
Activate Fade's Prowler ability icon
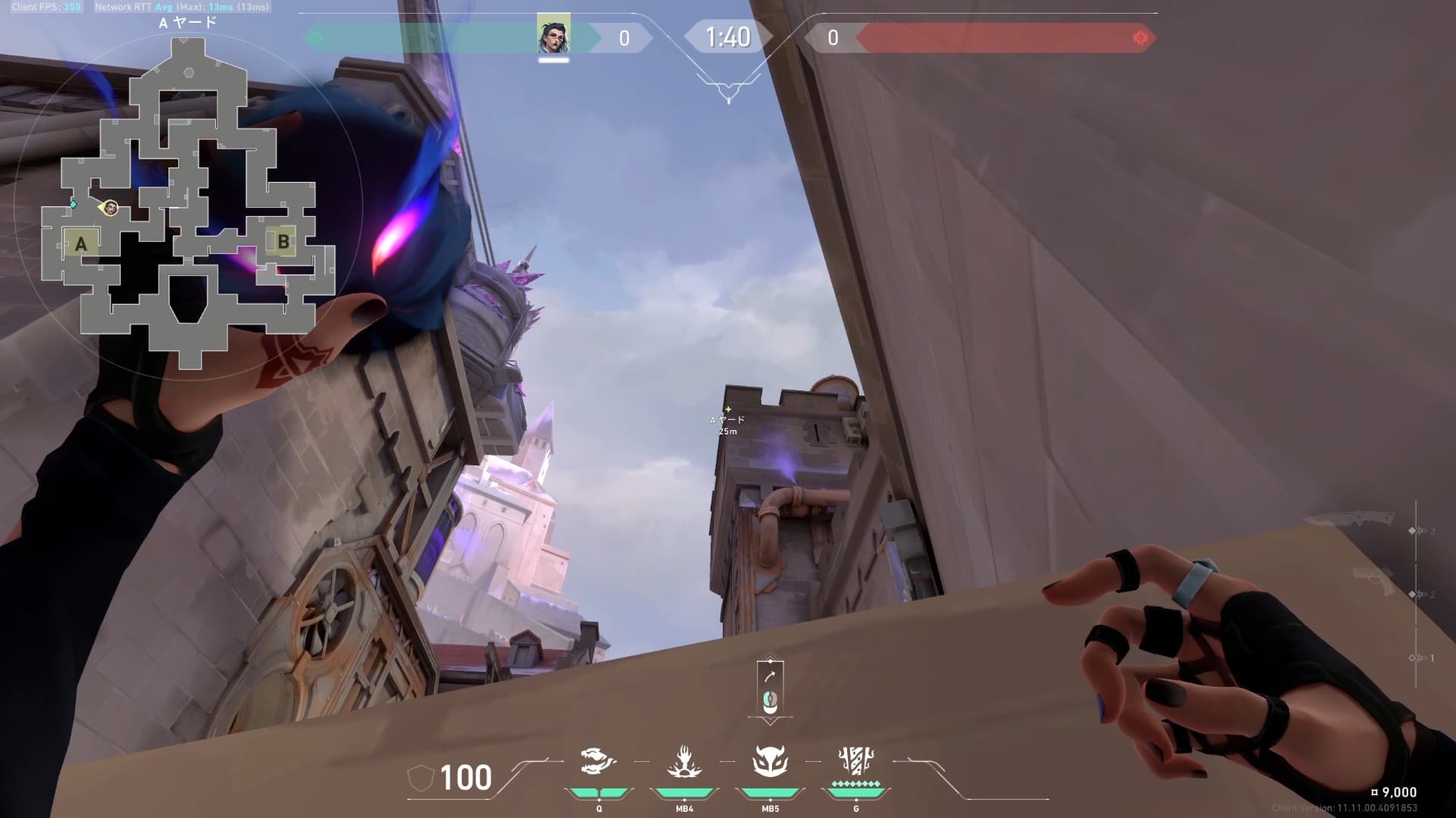click(598, 762)
